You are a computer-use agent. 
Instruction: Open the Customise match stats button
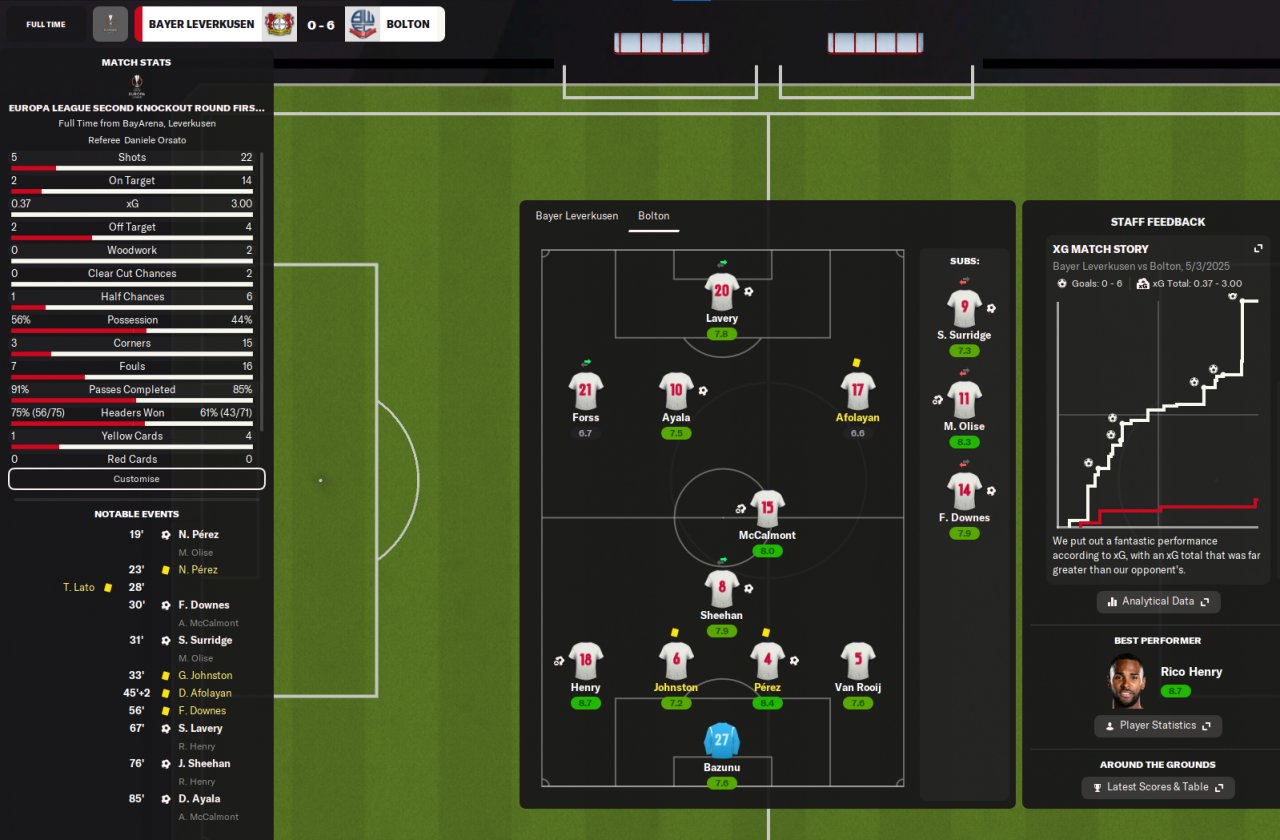point(136,479)
